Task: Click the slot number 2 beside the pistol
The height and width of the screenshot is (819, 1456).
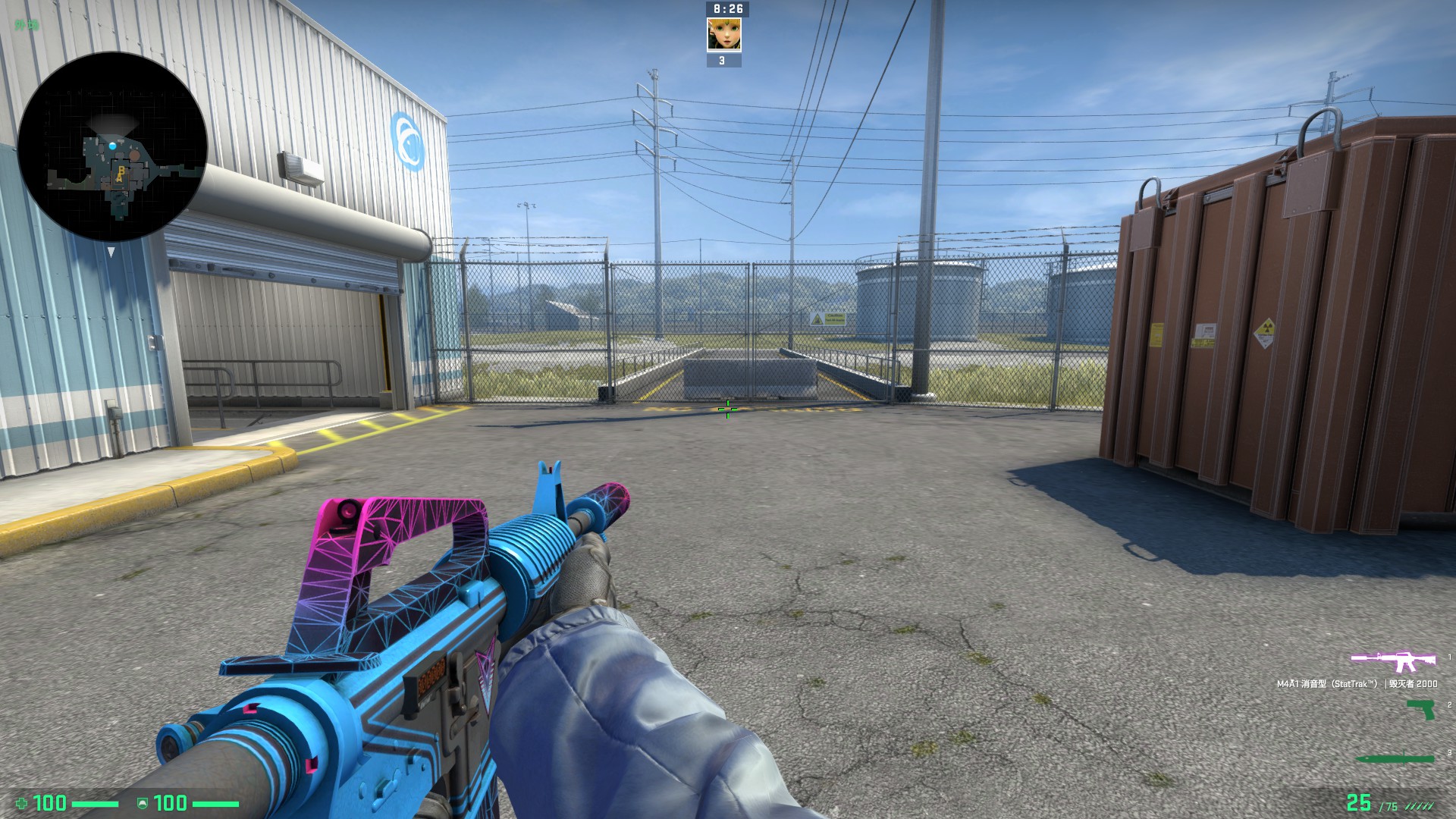Action: coord(1449,704)
